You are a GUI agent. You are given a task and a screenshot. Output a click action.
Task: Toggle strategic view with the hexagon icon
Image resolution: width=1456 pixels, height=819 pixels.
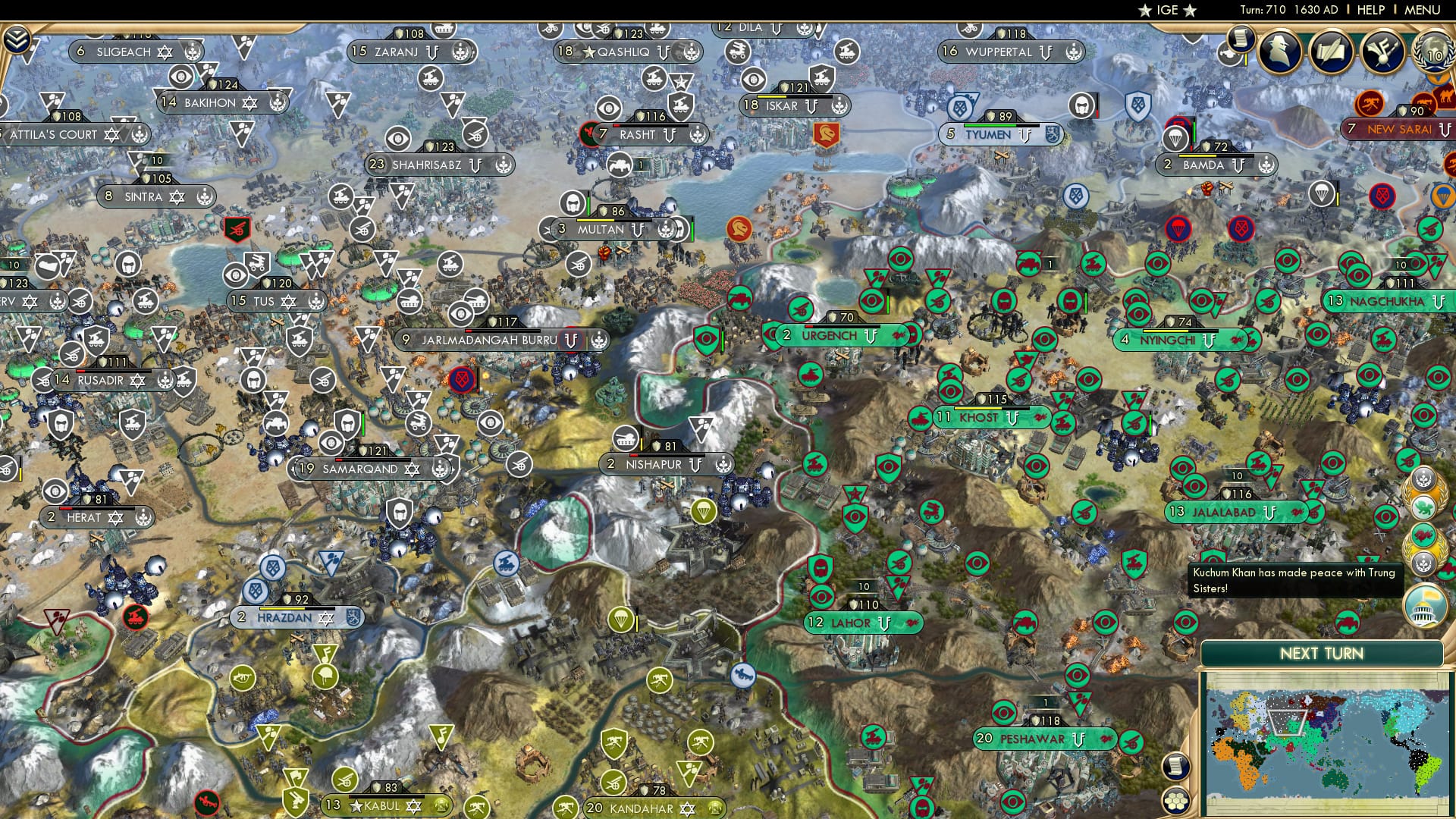[x=1176, y=799]
